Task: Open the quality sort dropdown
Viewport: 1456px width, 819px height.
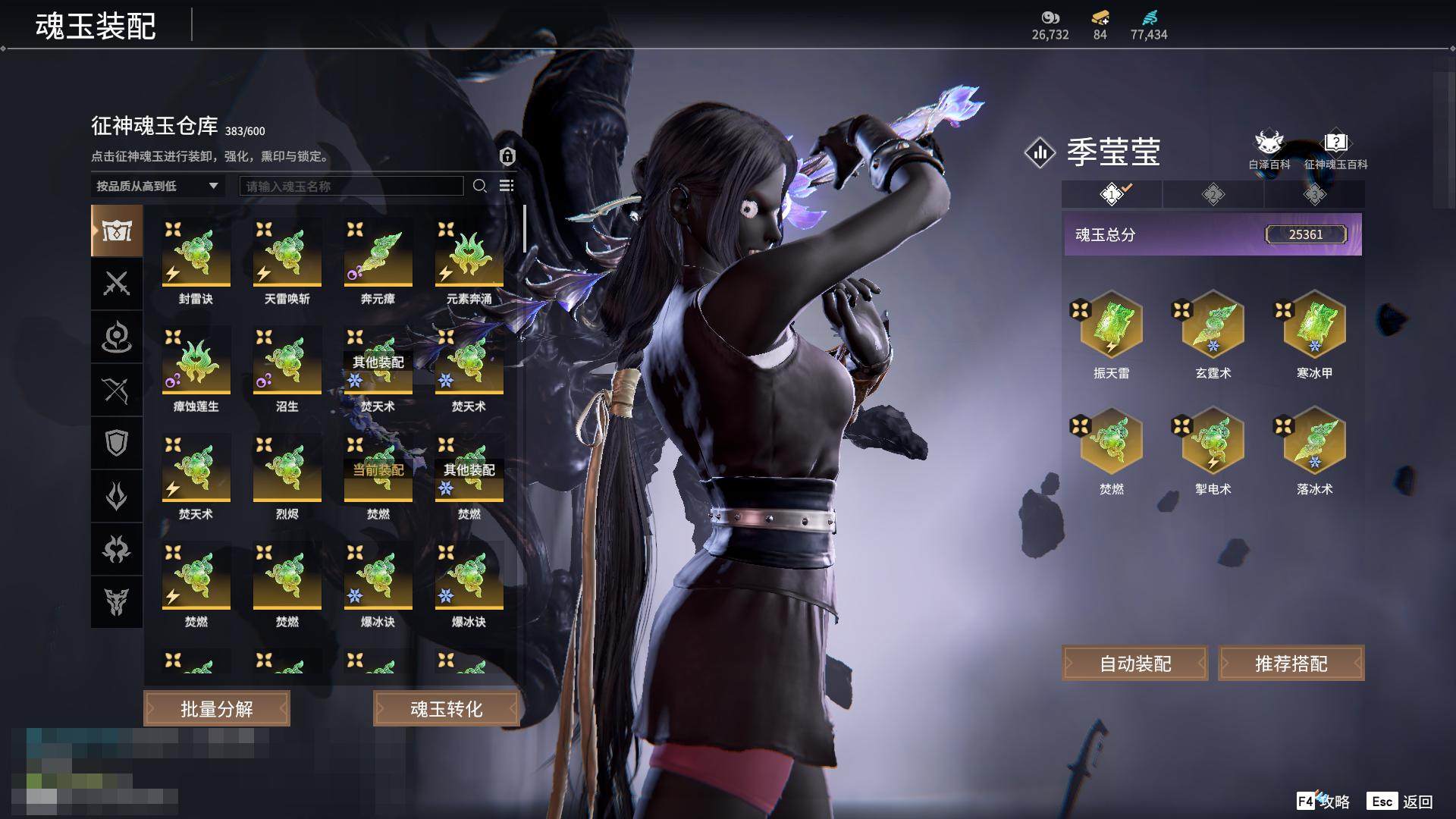Action: [157, 186]
